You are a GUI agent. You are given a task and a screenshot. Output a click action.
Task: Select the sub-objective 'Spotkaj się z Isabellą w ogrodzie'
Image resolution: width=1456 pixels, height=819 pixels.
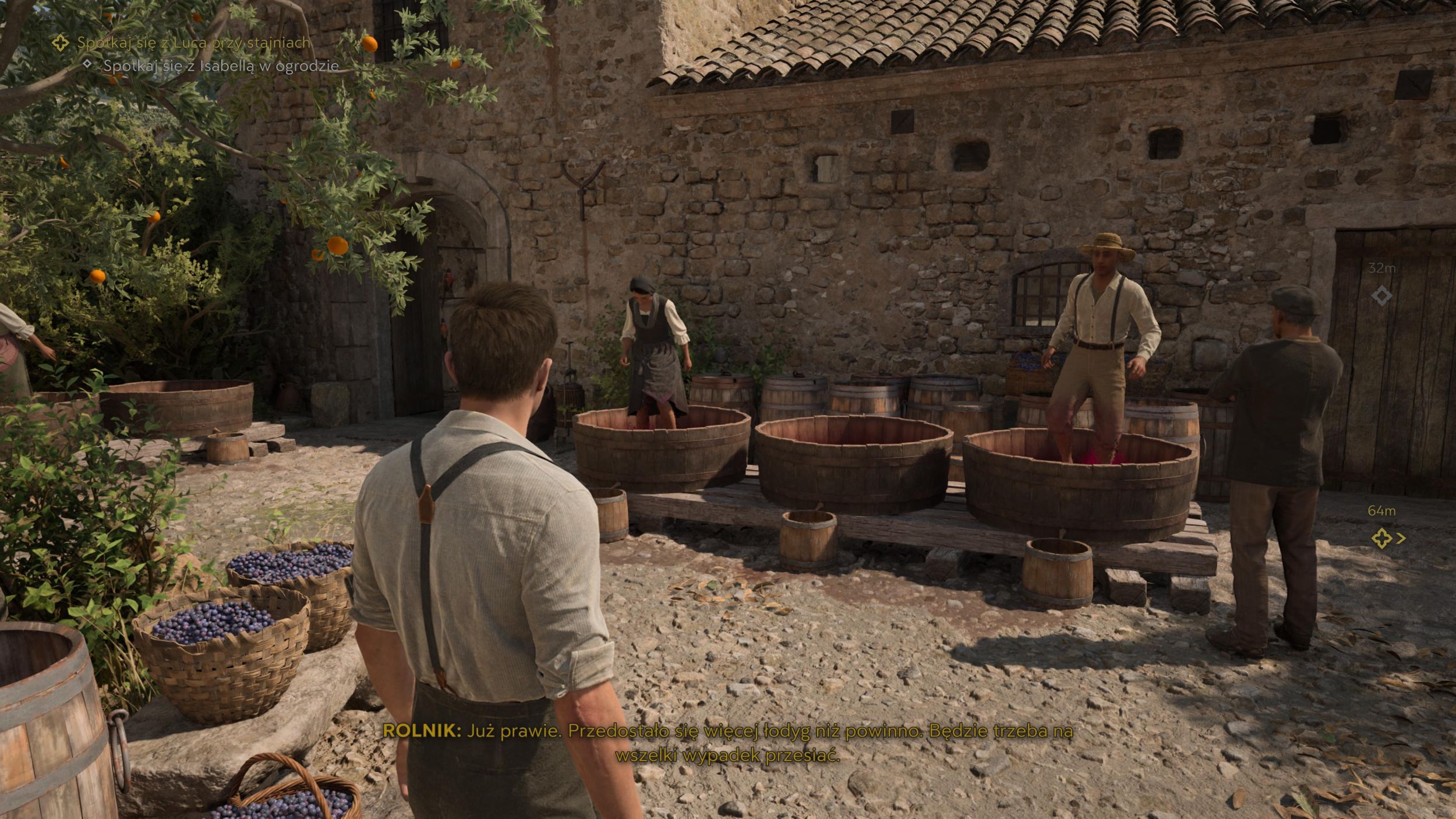pyautogui.click(x=221, y=66)
